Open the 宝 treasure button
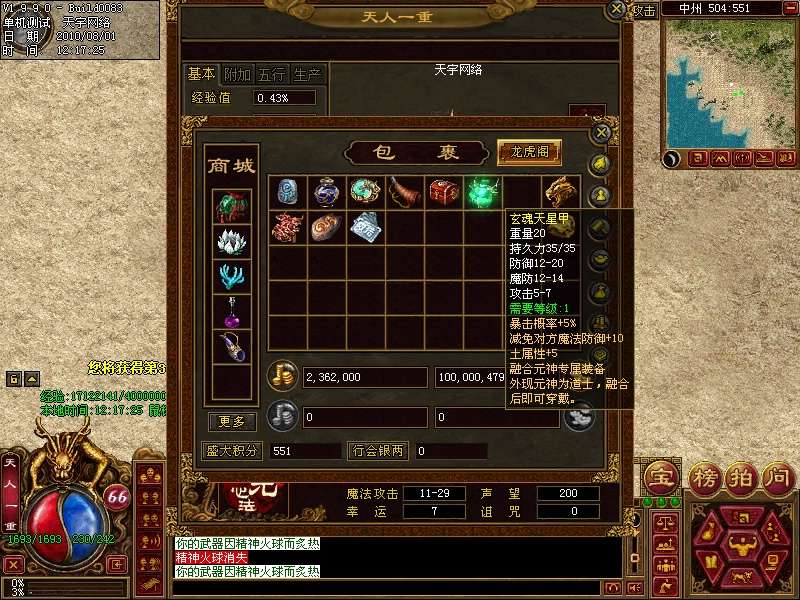Screen dimensions: 800x600 point(659,475)
